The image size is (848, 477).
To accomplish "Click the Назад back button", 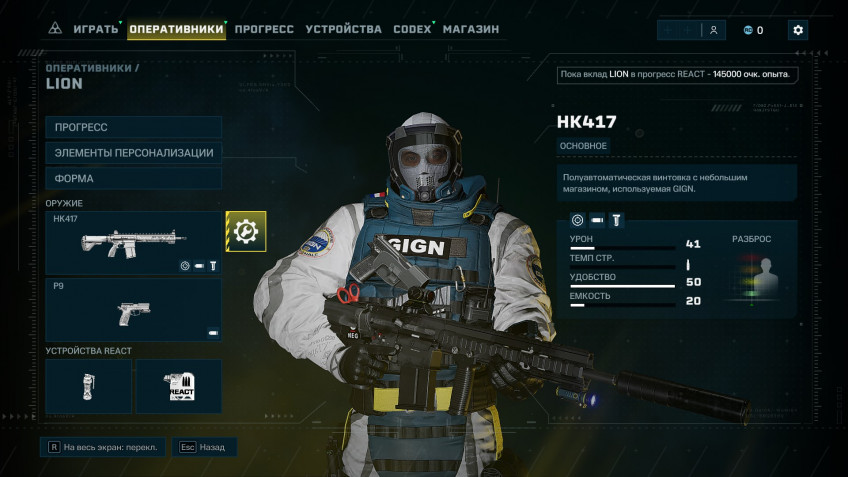I will click(x=203, y=448).
